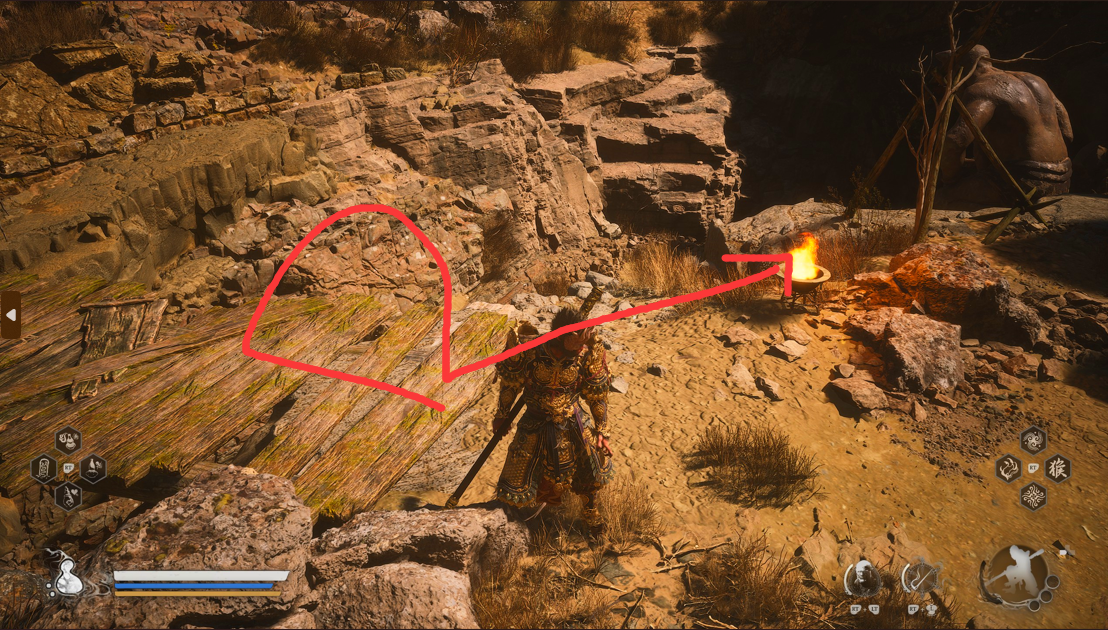The image size is (1108, 630).
Task: Cast the swirling wind spell hexagon
Action: (1033, 441)
